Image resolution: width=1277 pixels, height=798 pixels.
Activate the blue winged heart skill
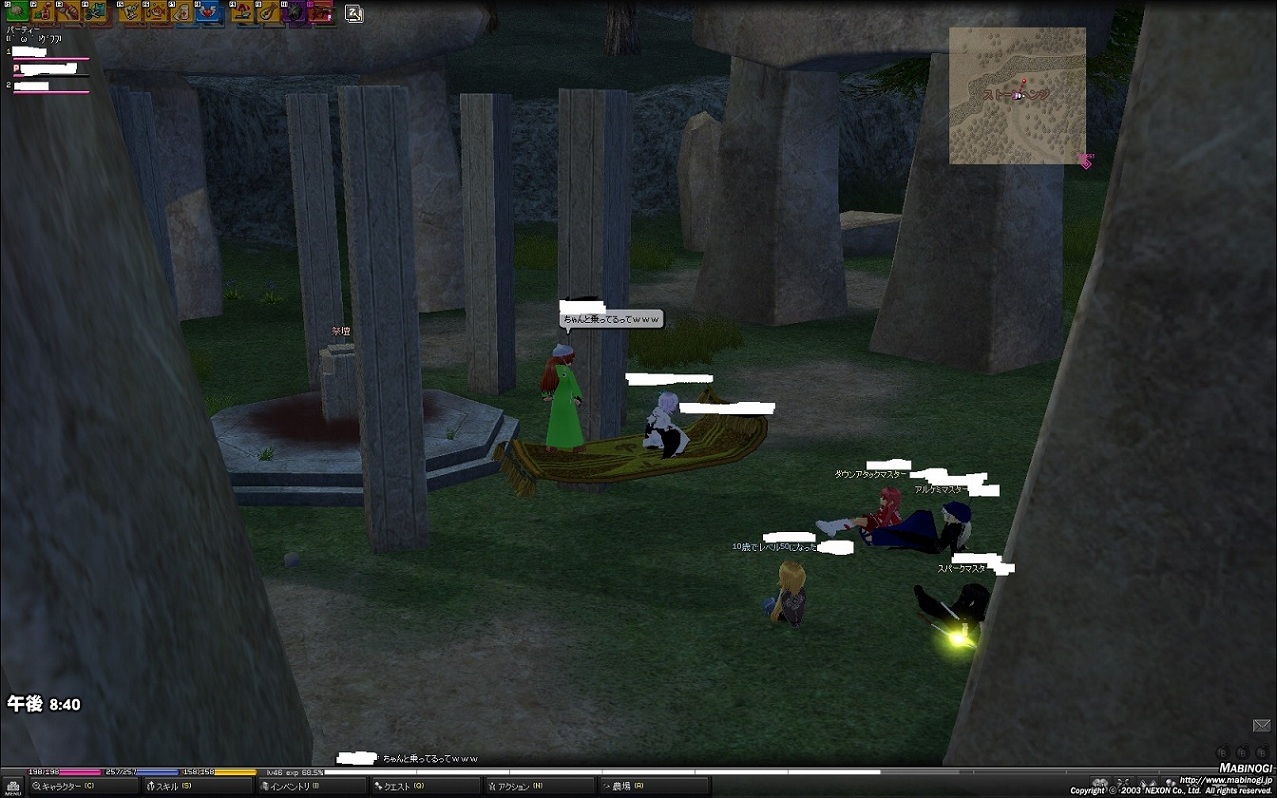(x=208, y=12)
